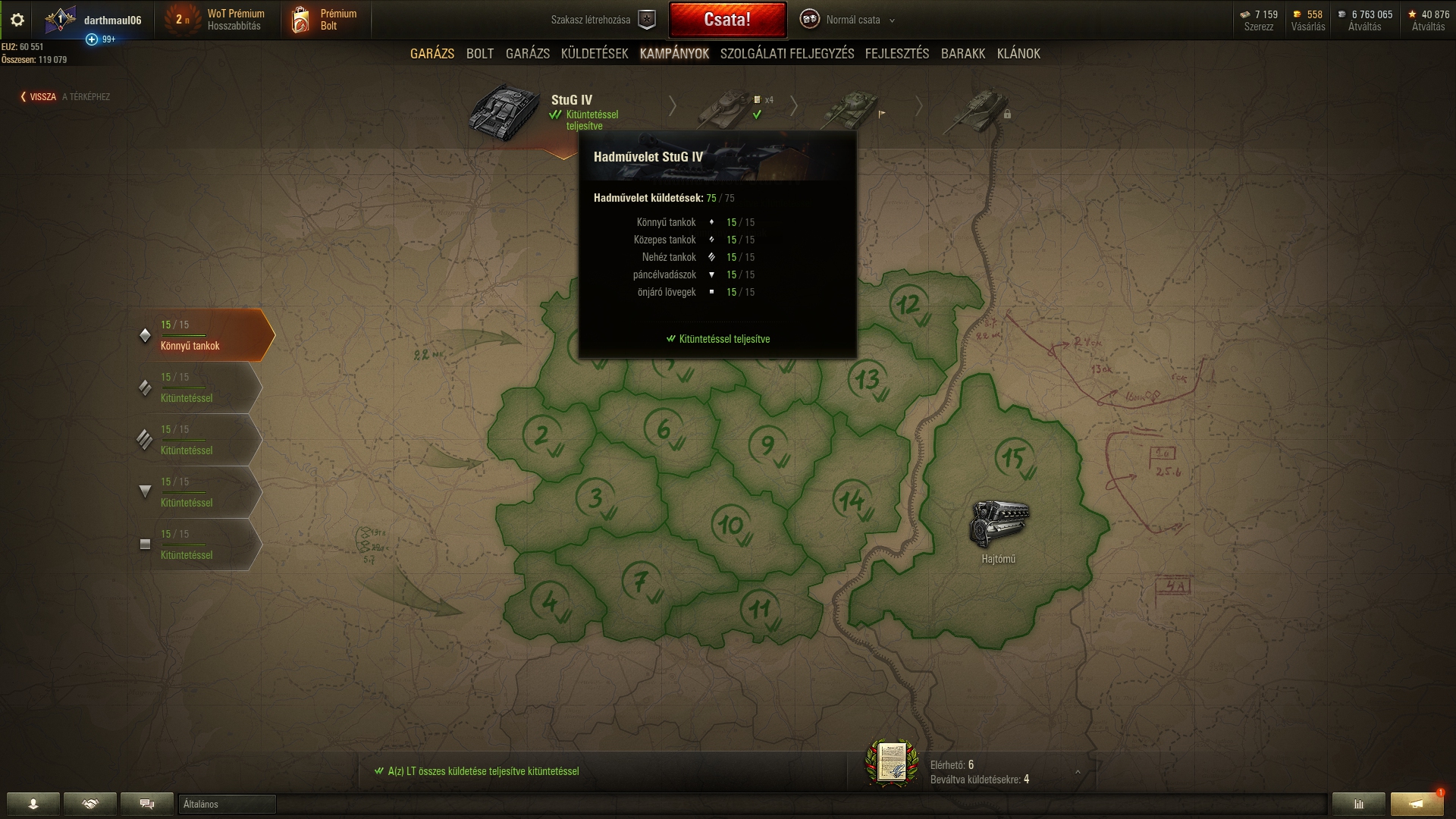Buy gold via the Vásárlás button

click(1308, 20)
